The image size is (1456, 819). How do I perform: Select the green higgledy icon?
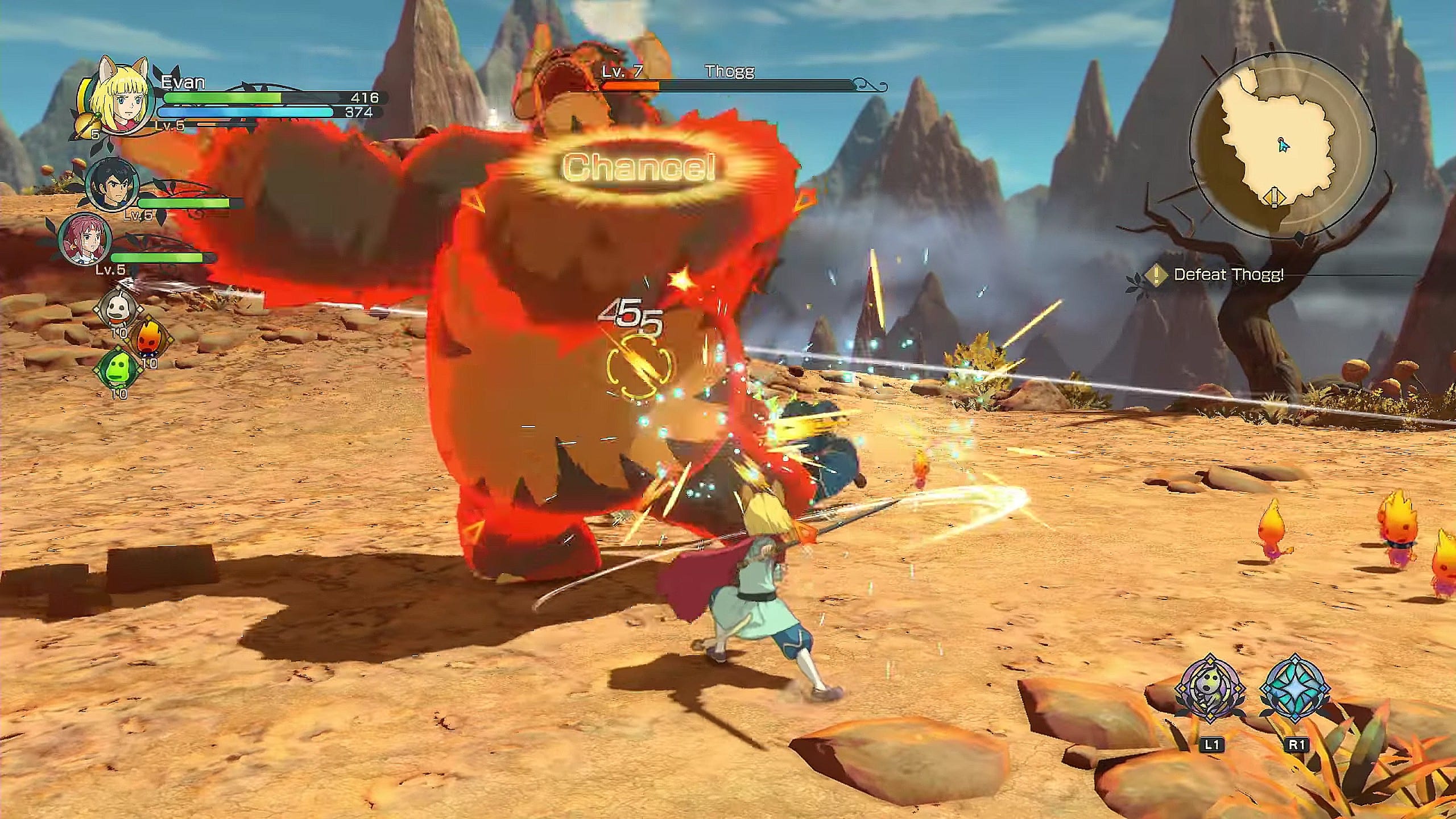[118, 368]
